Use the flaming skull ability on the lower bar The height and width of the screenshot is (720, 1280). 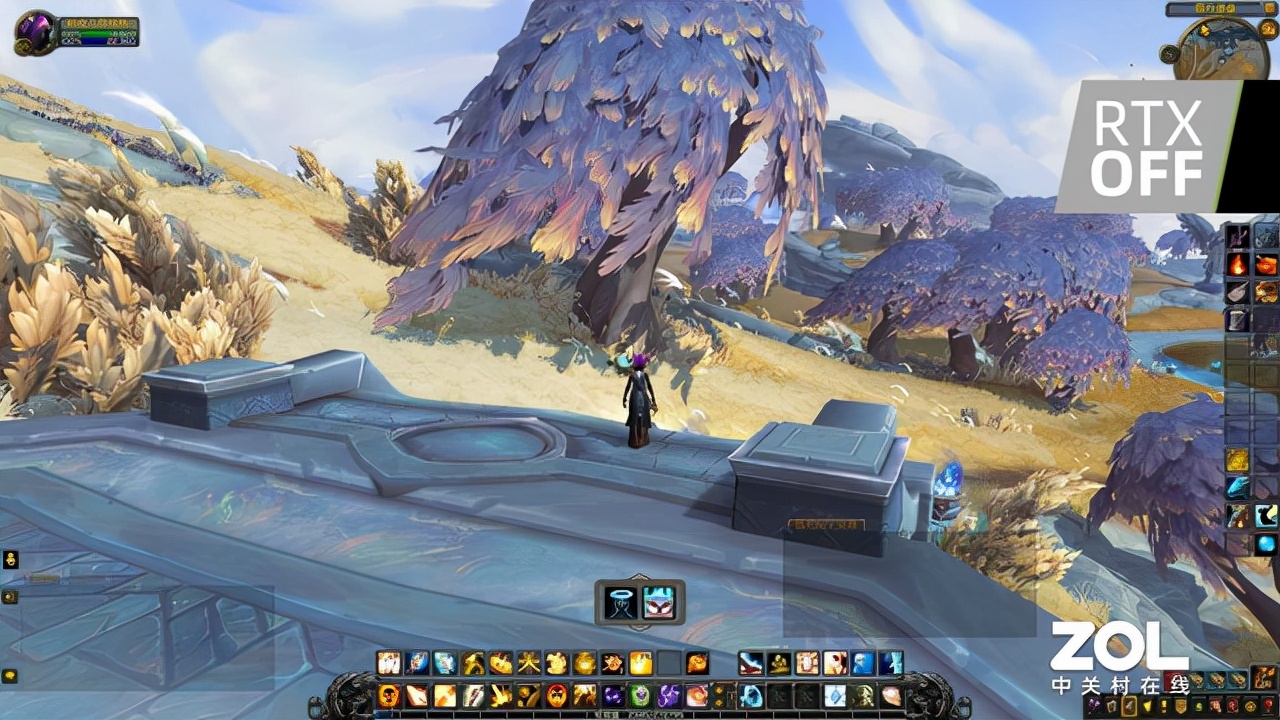point(389,695)
